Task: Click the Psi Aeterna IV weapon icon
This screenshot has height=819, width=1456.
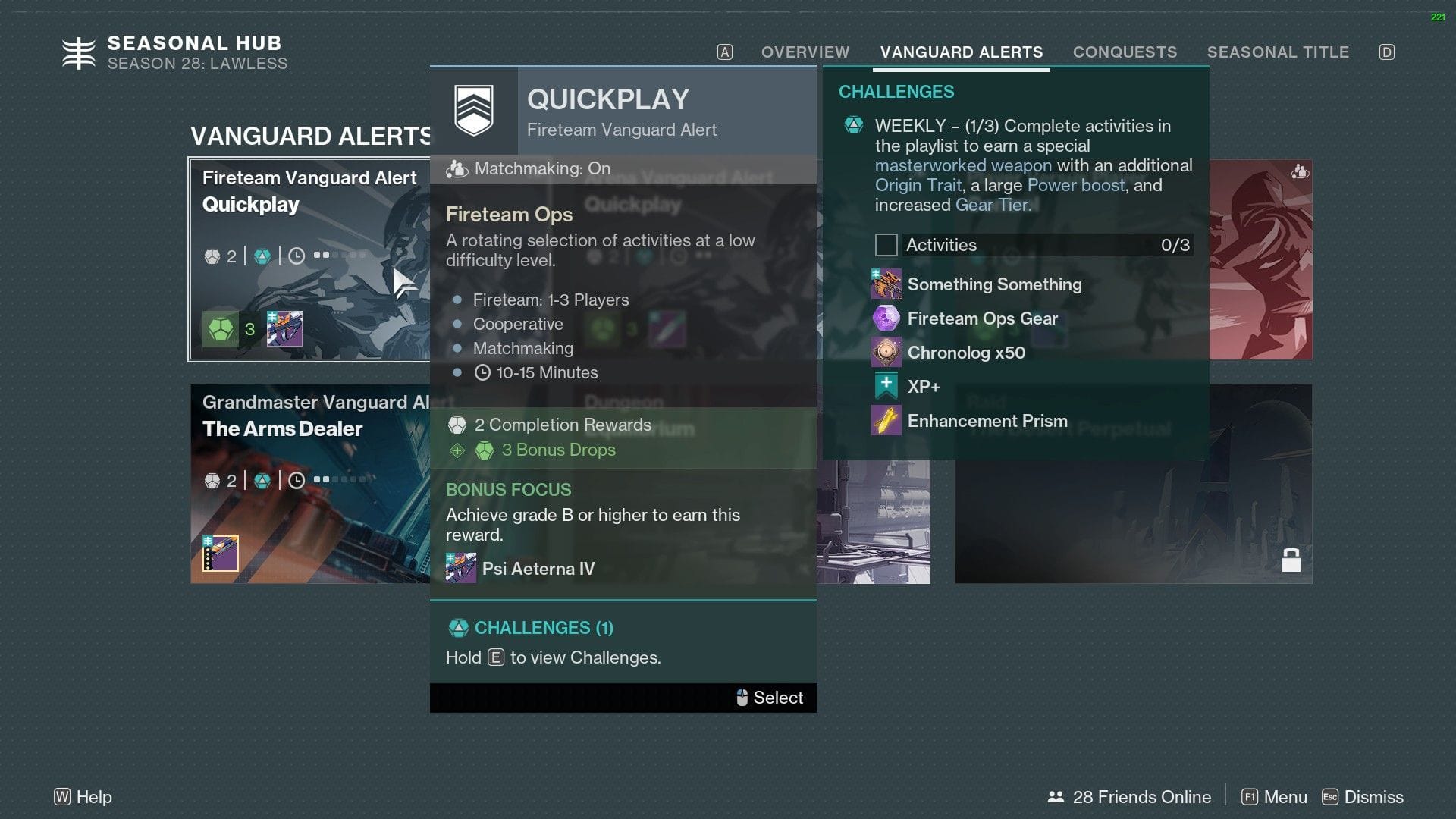Action: point(460,568)
